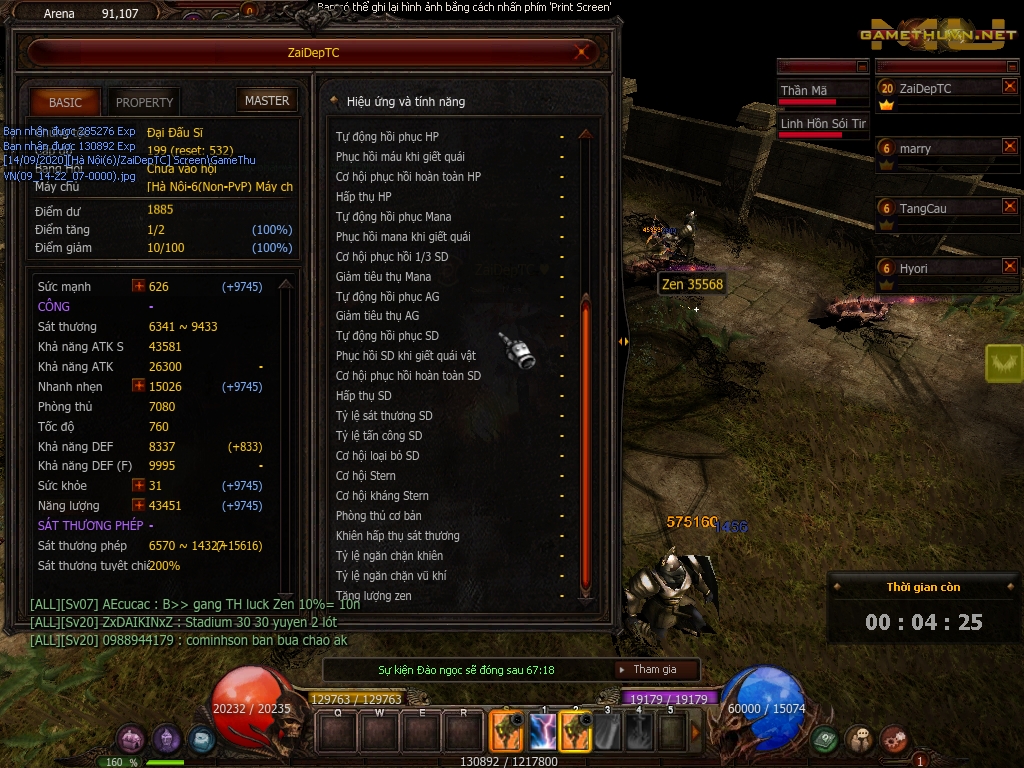Click the MASTER button
The width and height of the screenshot is (1024, 768).
pyautogui.click(x=267, y=101)
